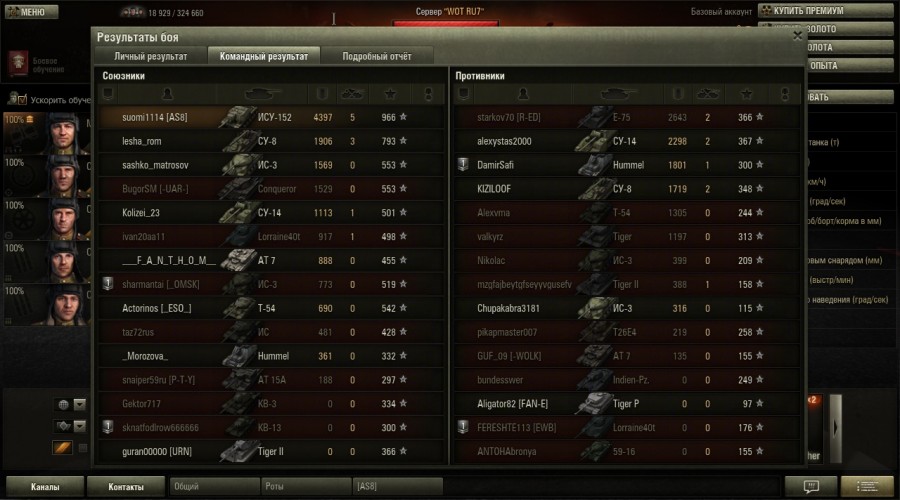Open the Контакты list
900x500 pixels.
pyautogui.click(x=126, y=487)
